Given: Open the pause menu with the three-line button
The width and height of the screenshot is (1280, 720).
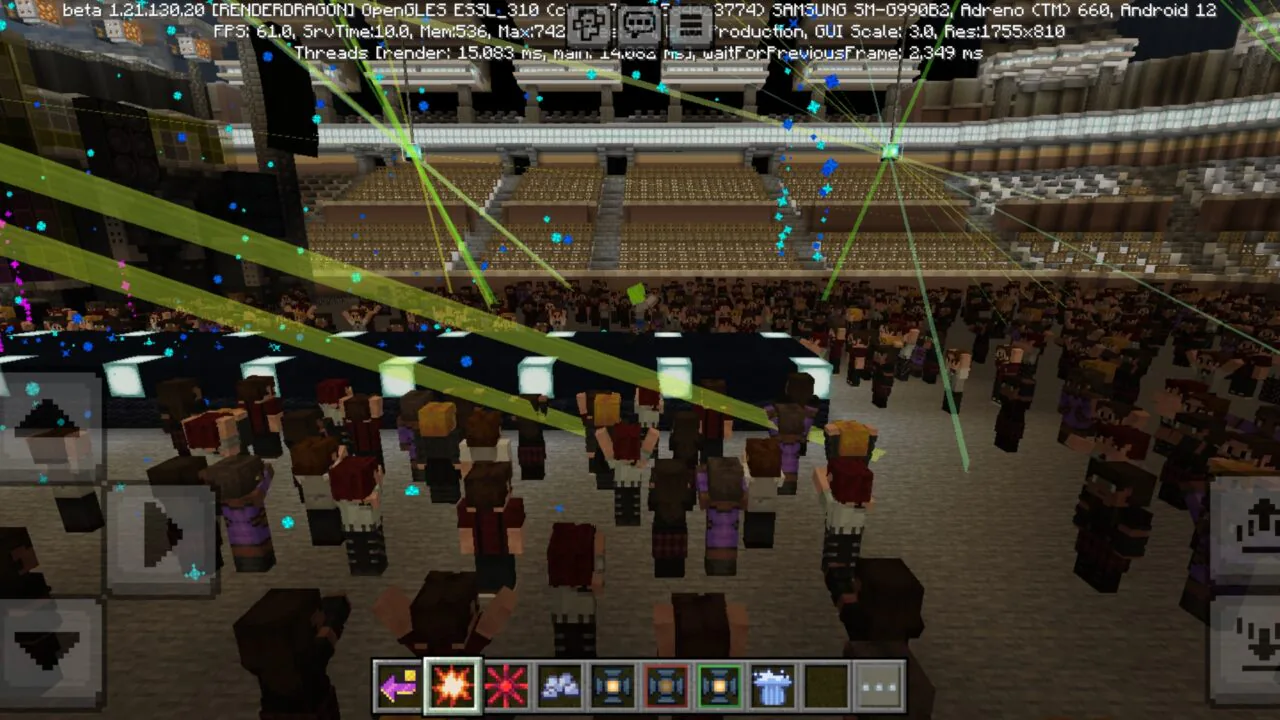Looking at the screenshot, I should (x=688, y=22).
